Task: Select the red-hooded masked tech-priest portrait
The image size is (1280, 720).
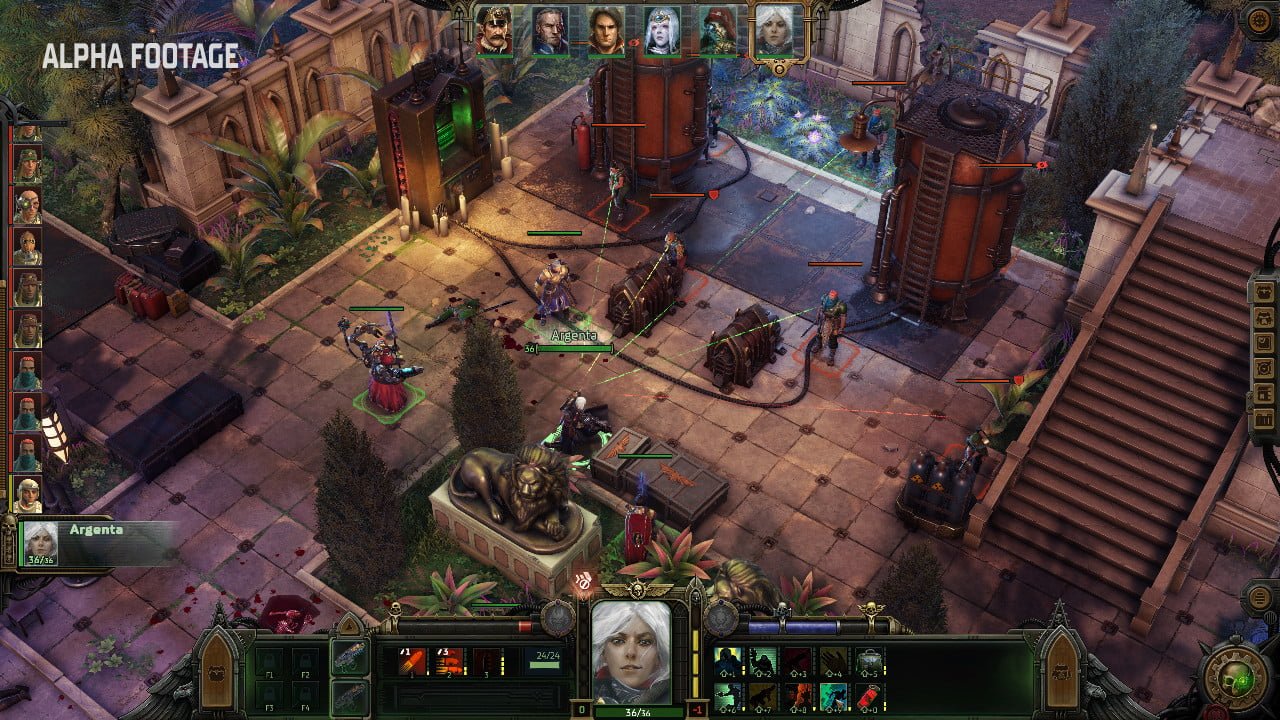Action: [717, 30]
